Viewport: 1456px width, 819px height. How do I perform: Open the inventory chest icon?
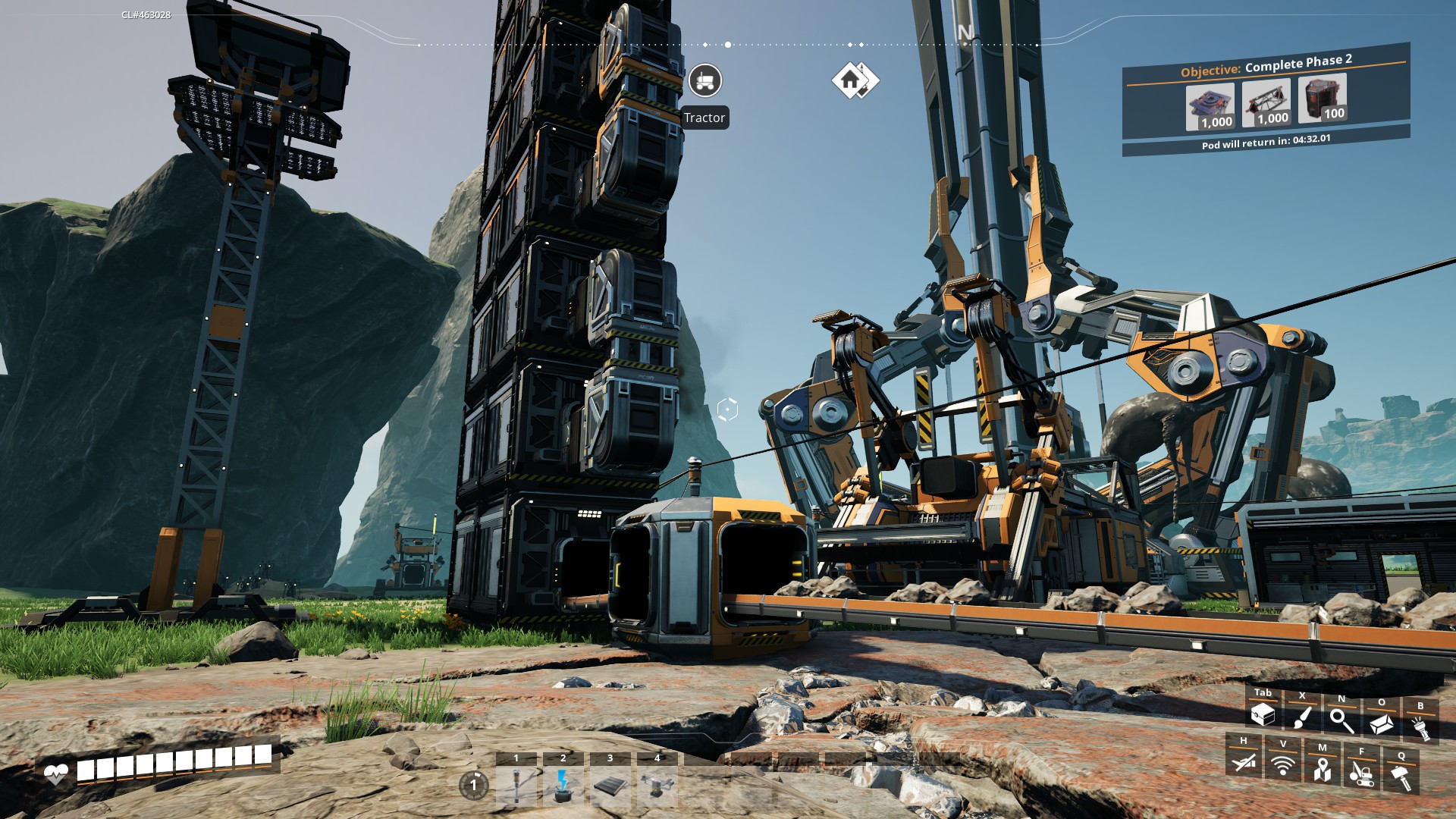1263,715
